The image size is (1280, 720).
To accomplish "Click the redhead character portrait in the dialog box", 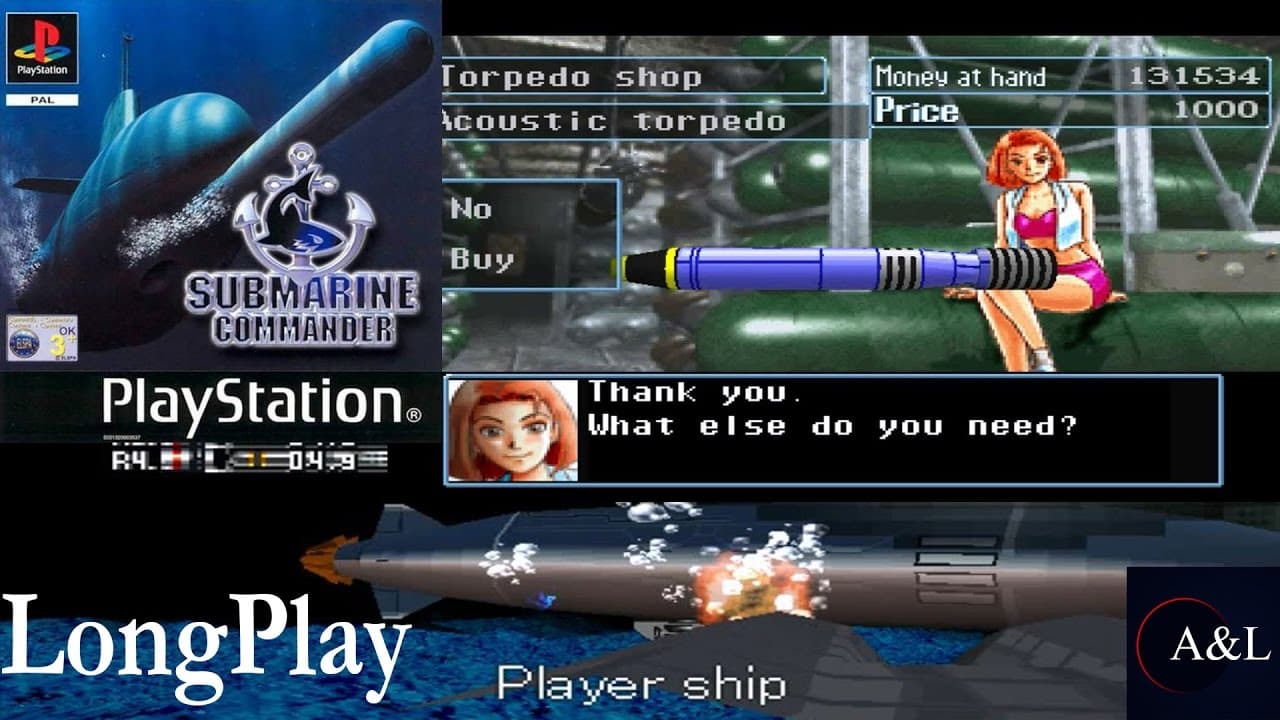I will point(516,428).
